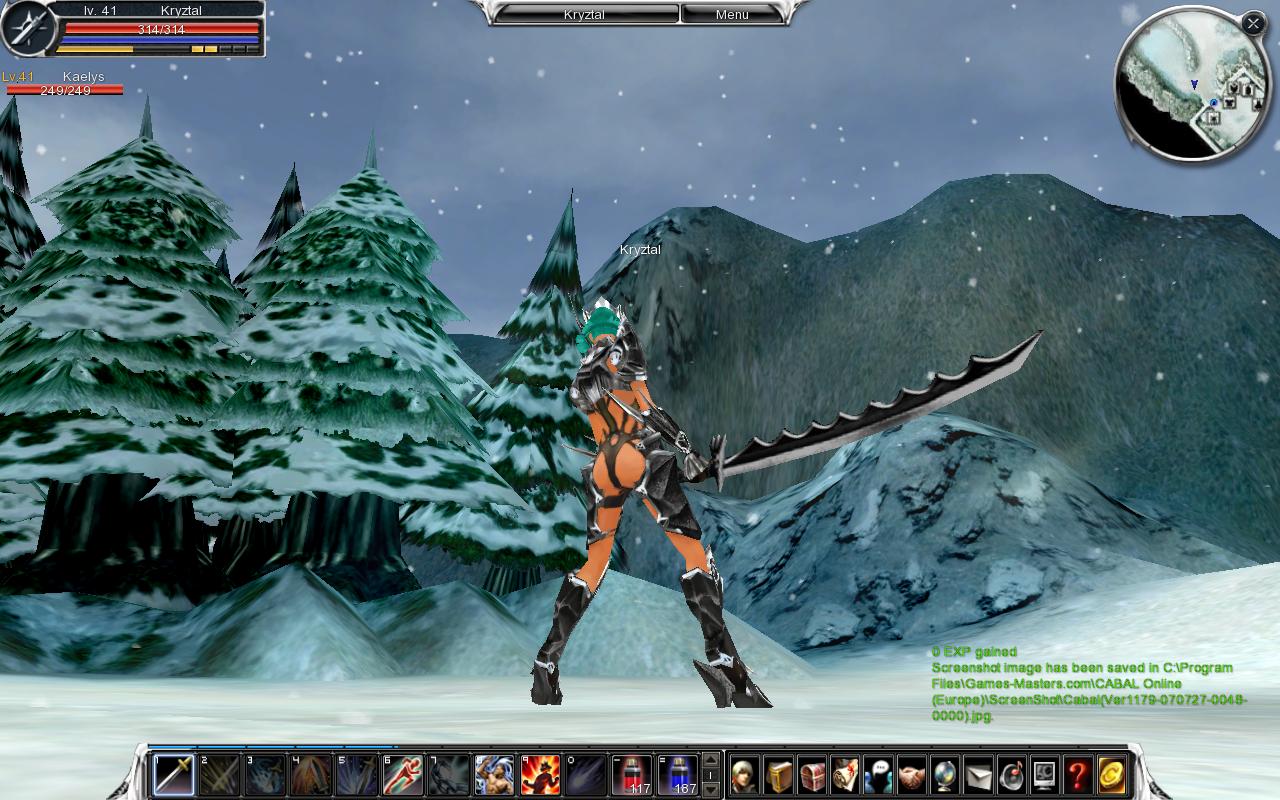Open help with the red question mark

1077,775
